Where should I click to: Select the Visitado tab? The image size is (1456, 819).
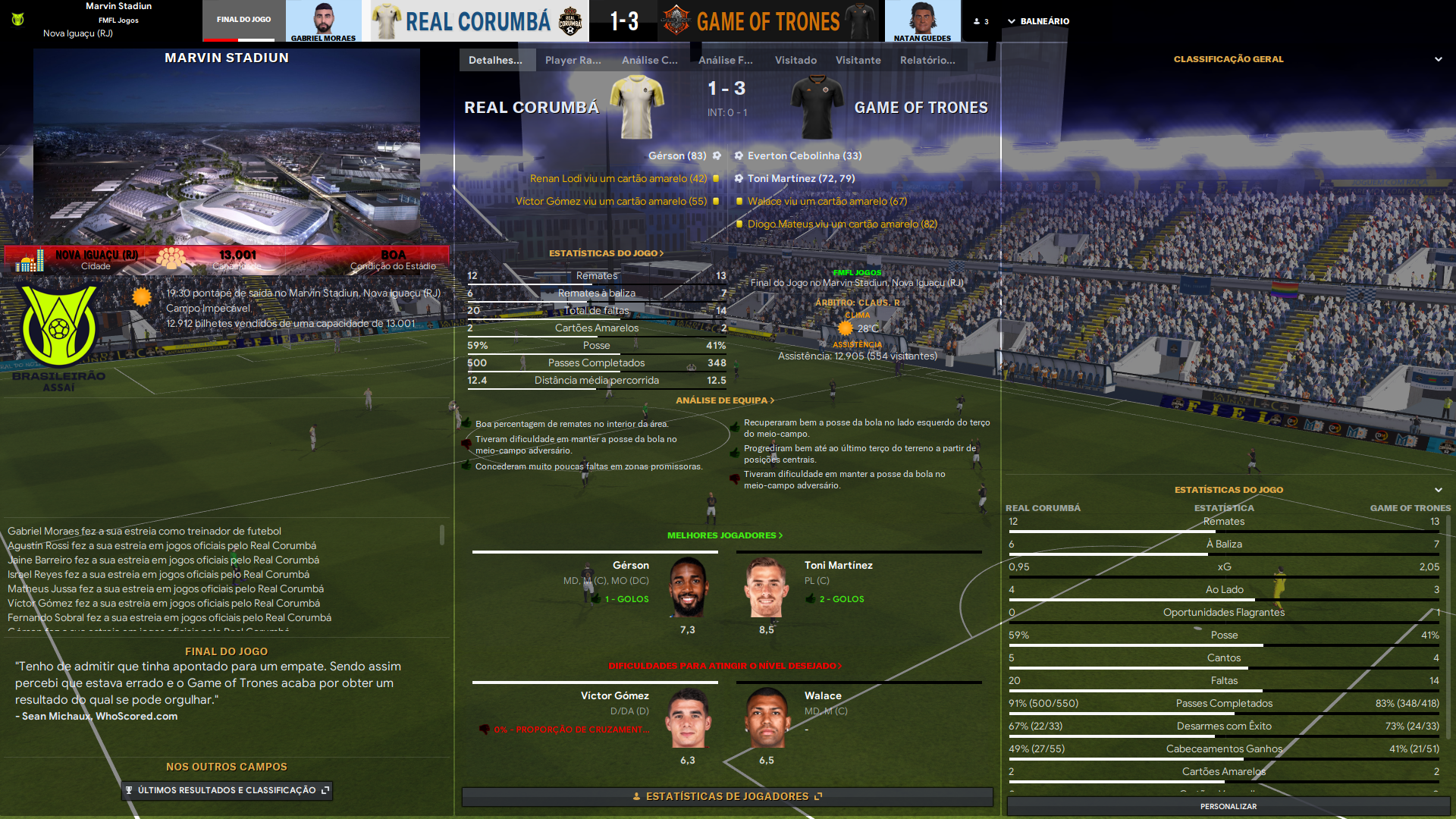click(x=795, y=60)
